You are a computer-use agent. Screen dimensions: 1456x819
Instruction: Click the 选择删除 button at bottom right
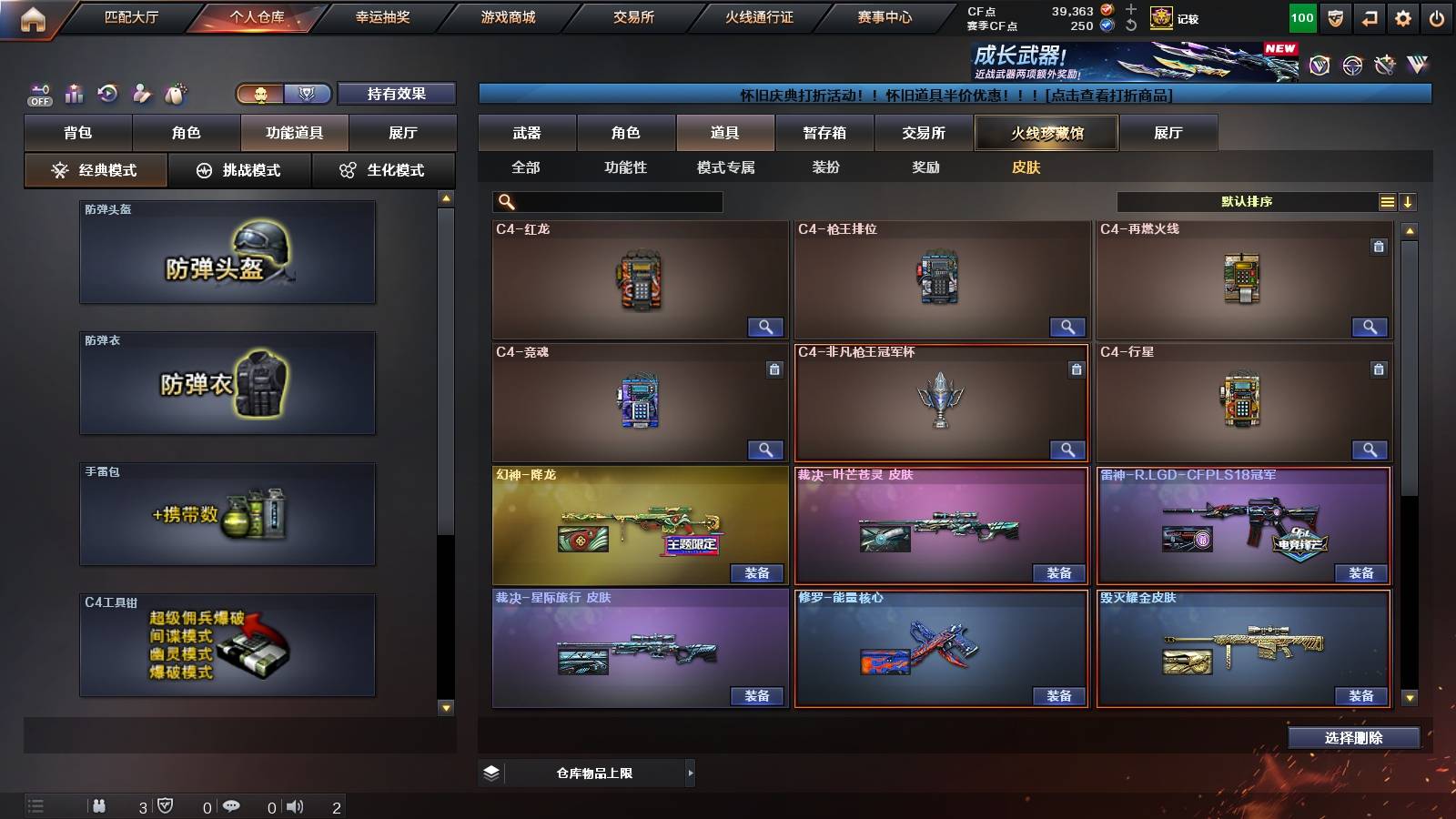(x=1353, y=738)
